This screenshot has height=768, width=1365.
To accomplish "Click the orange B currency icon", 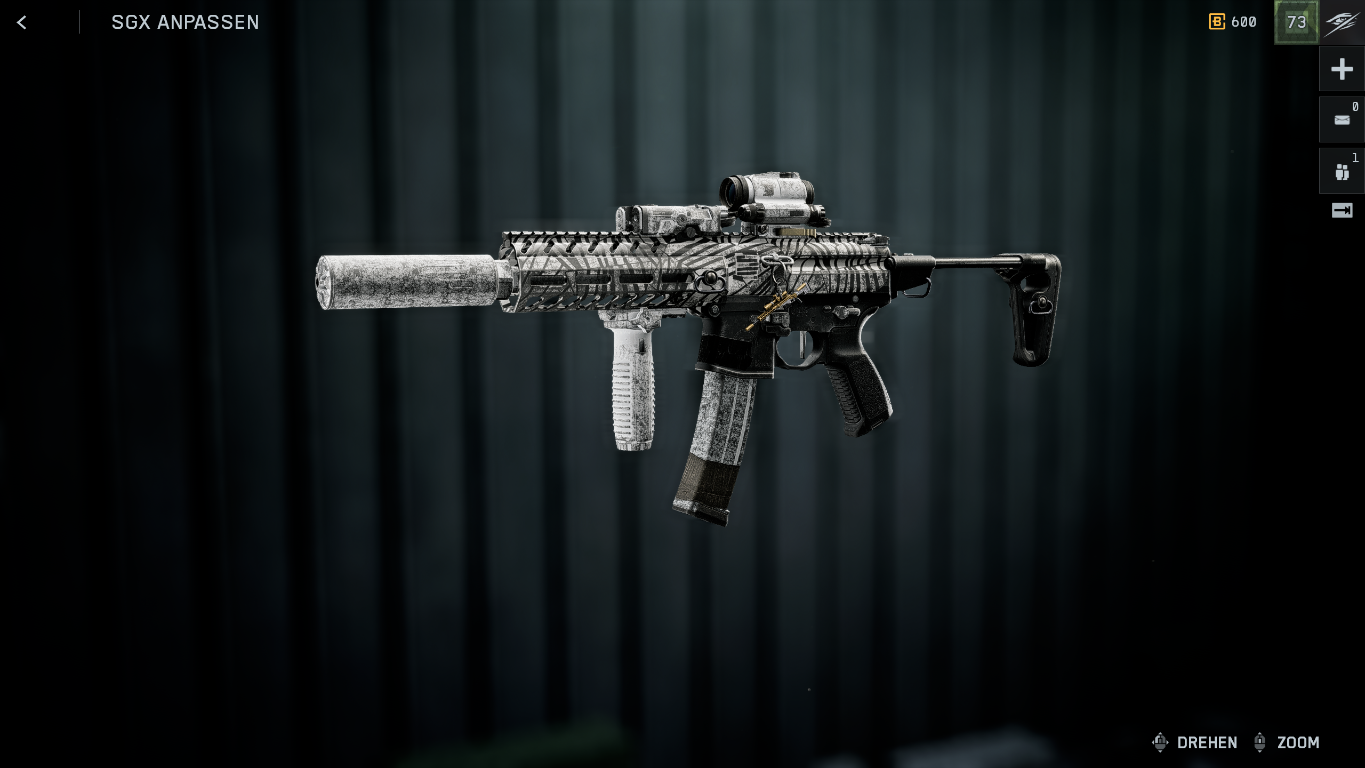I will point(1216,22).
